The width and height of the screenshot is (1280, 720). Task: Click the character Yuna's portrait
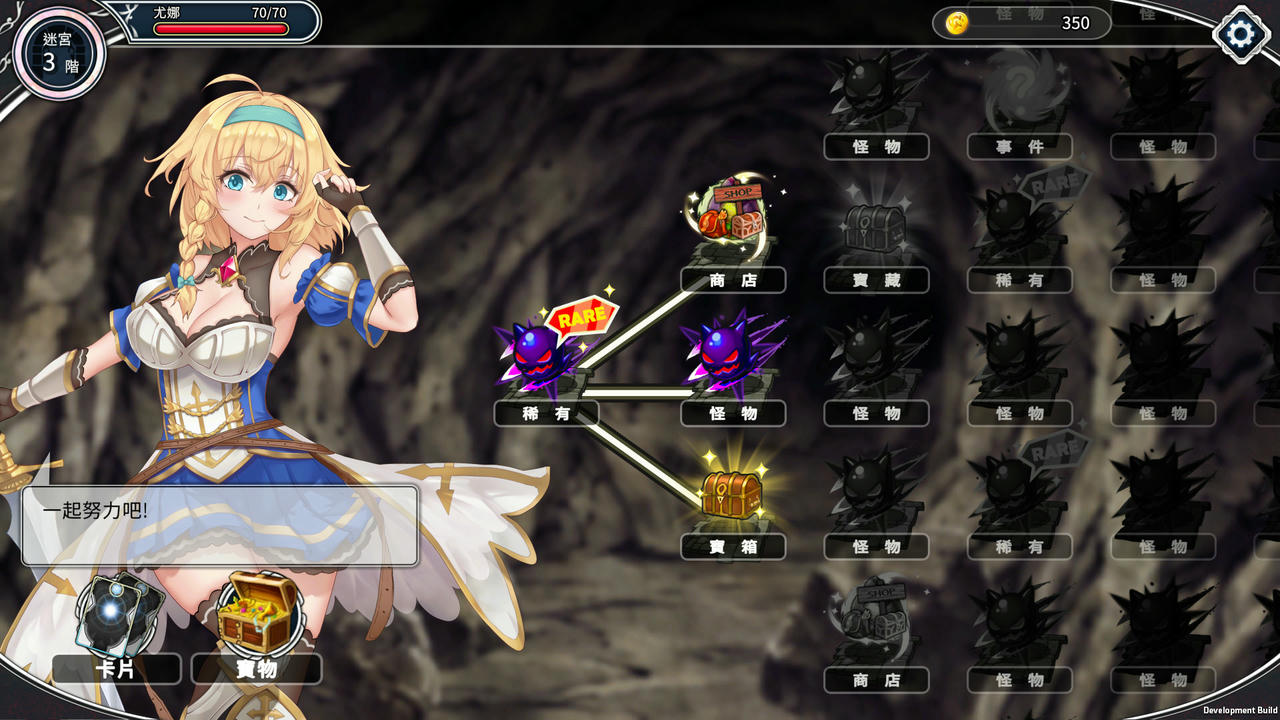[250, 300]
